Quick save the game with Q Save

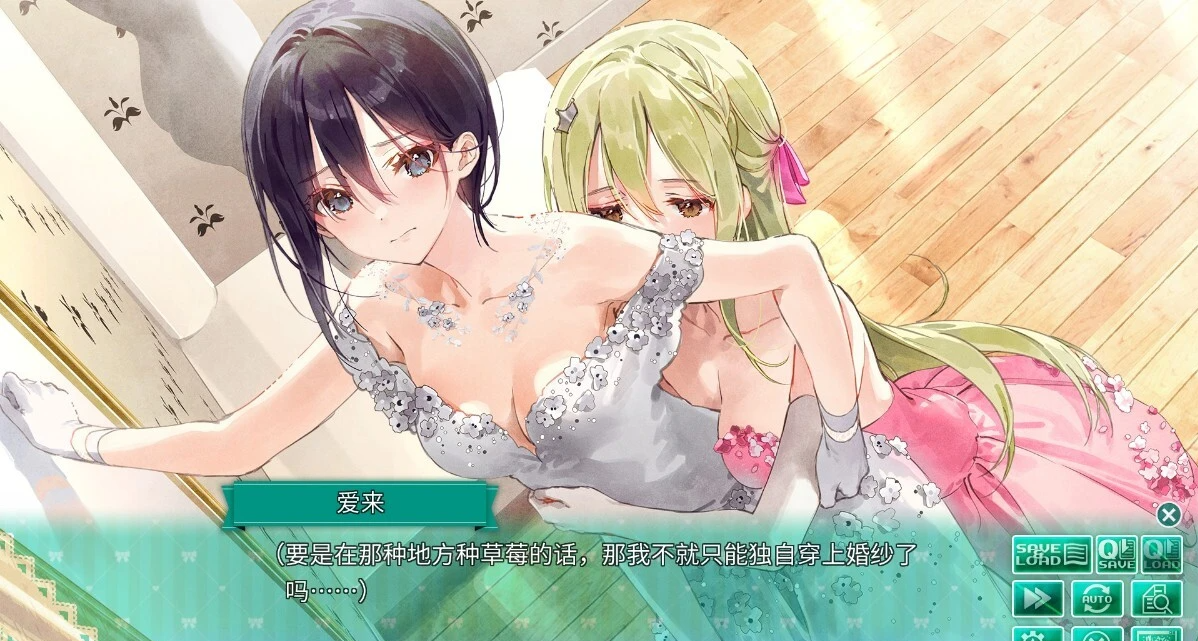(1114, 555)
